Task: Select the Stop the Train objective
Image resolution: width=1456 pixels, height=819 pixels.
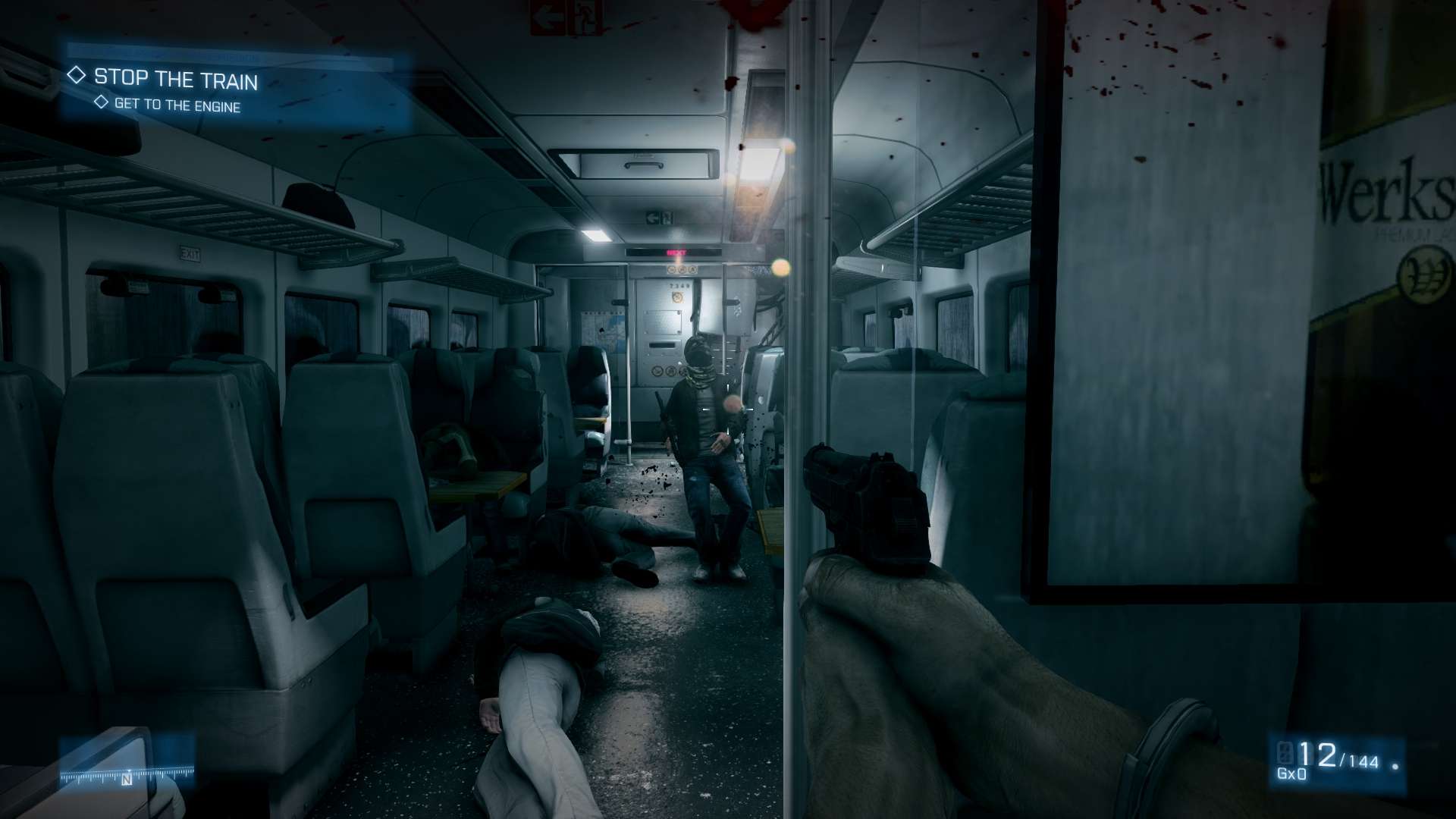Action: click(175, 79)
